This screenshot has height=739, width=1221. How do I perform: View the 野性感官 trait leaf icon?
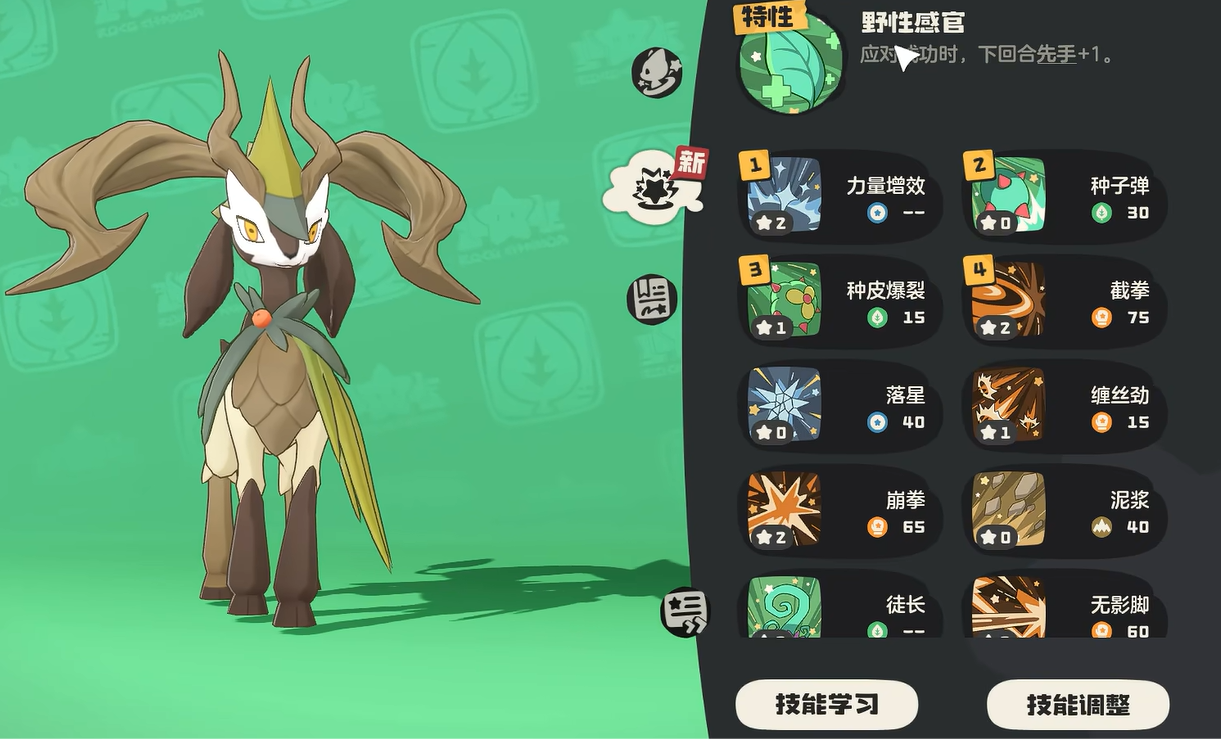click(789, 62)
